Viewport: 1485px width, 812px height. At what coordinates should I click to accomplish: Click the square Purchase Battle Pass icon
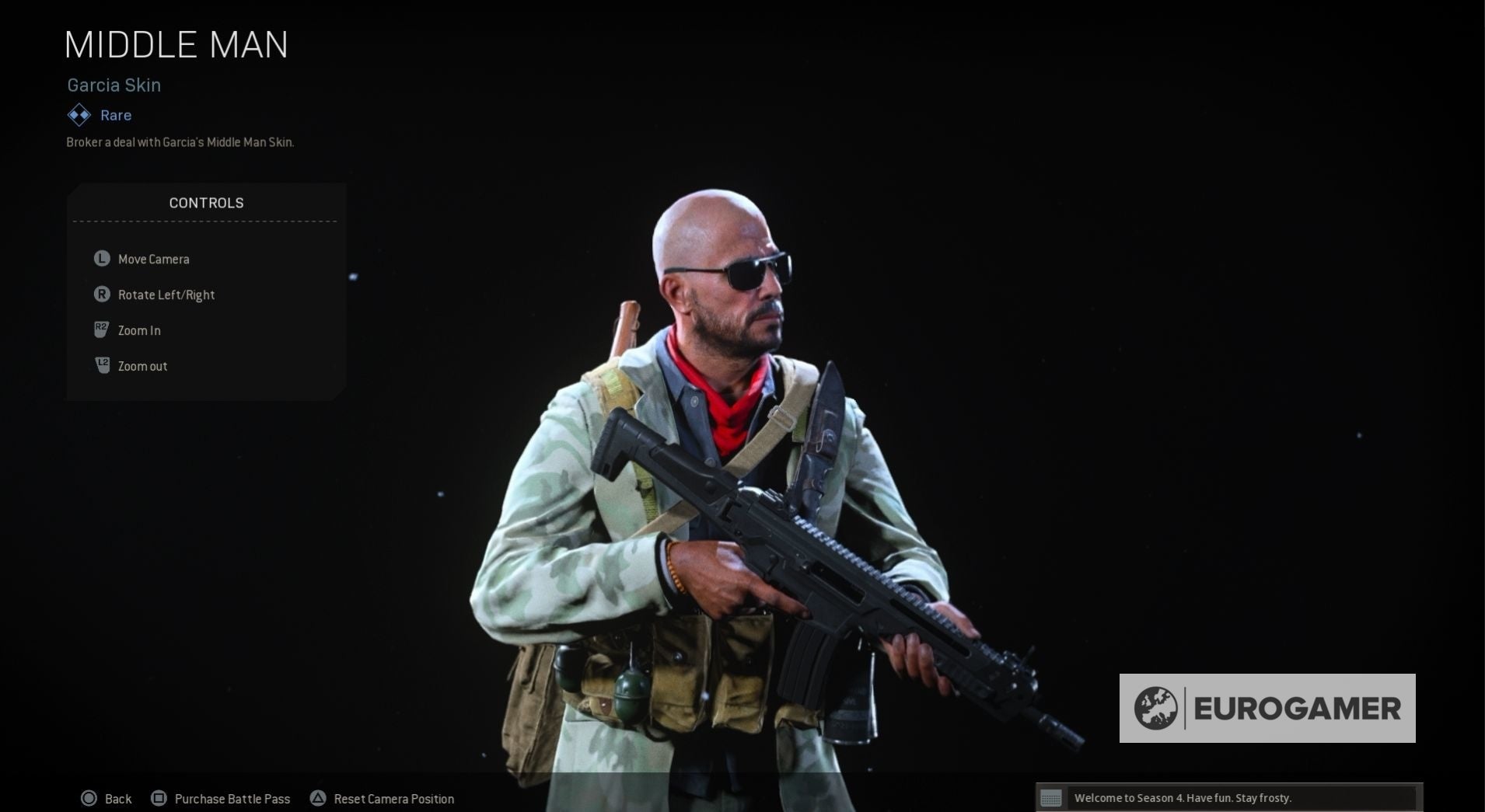coord(159,798)
